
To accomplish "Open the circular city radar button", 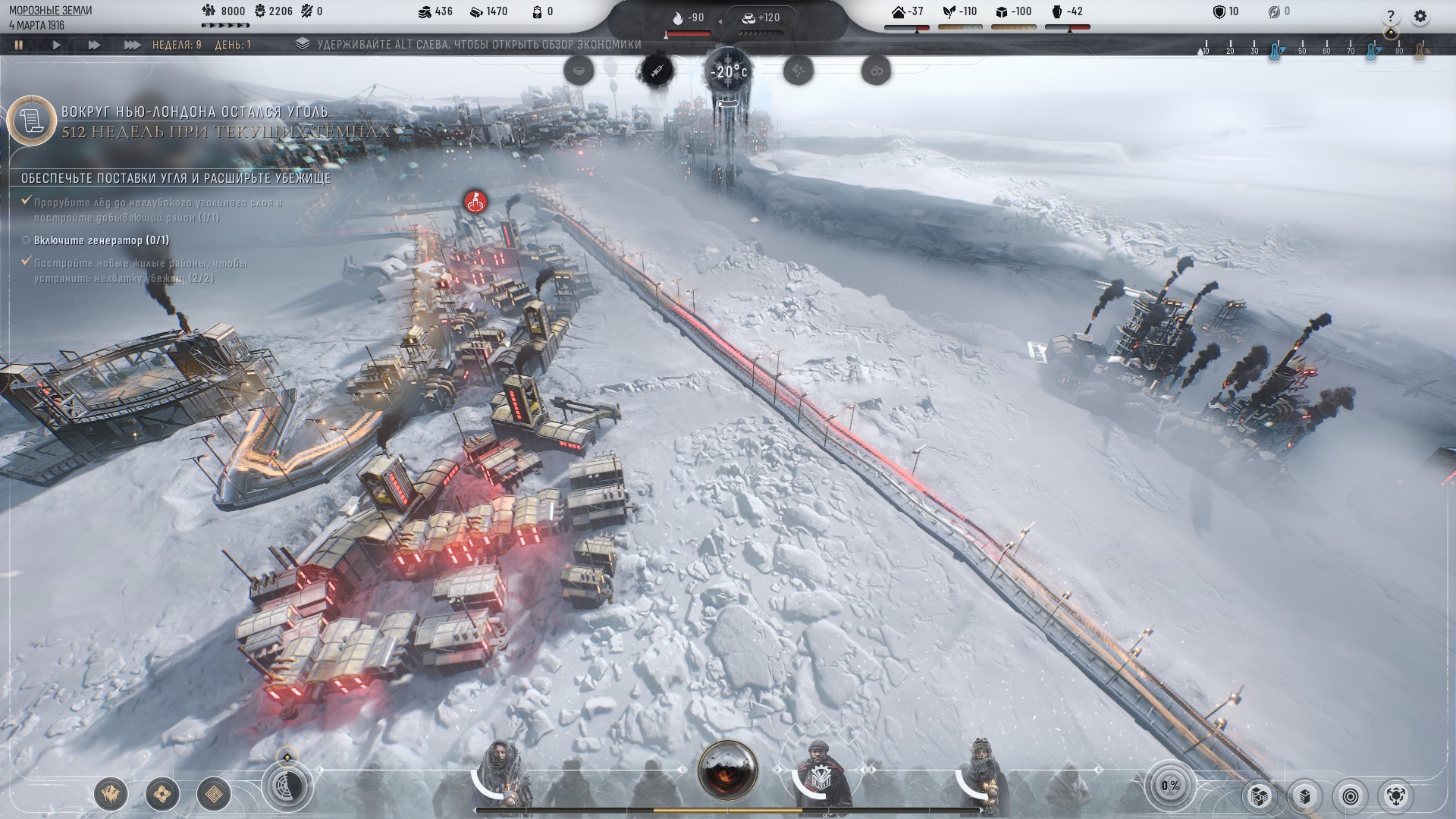I will click(287, 785).
